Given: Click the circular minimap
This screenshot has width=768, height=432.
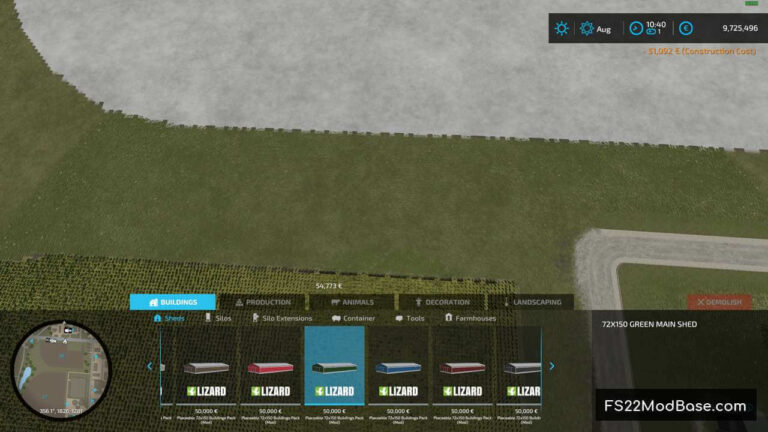Looking at the screenshot, I should 48,367.
